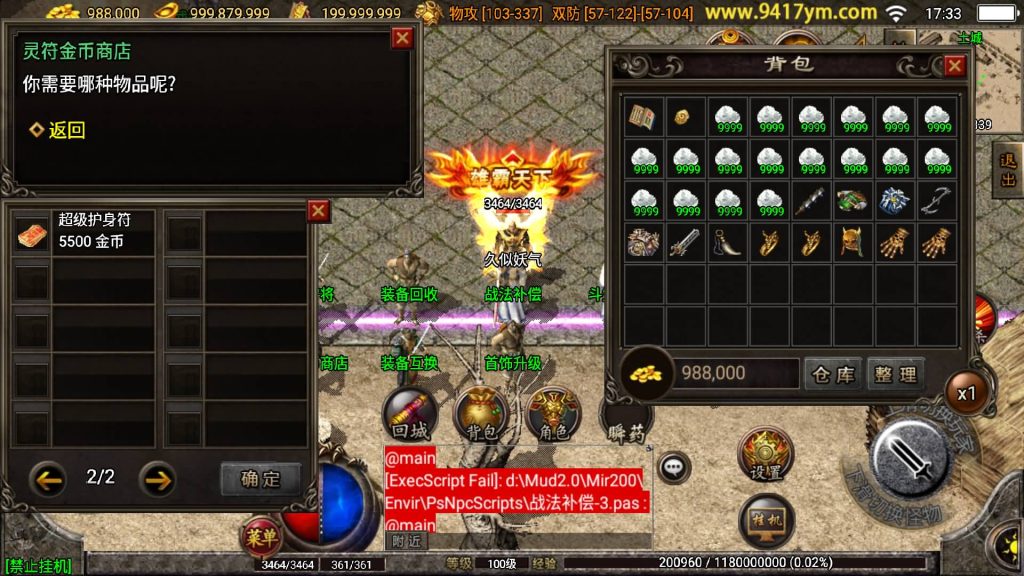Screen dimensions: 1024x576
Task: Close the shop item list panel
Action: coord(318,211)
